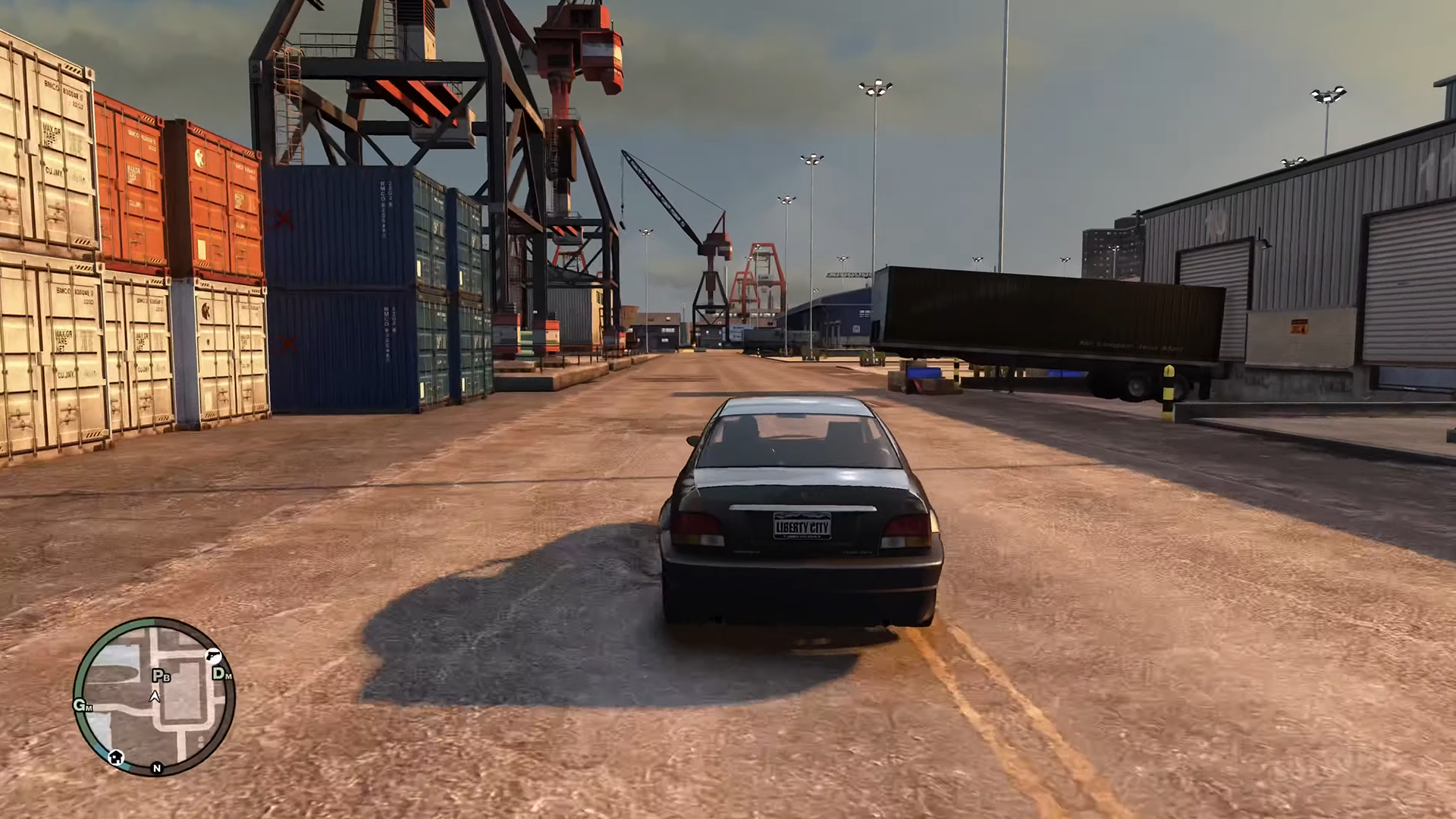Click the player arrow in the radar center
Image resolution: width=1456 pixels, height=819 pixels.
point(155,695)
